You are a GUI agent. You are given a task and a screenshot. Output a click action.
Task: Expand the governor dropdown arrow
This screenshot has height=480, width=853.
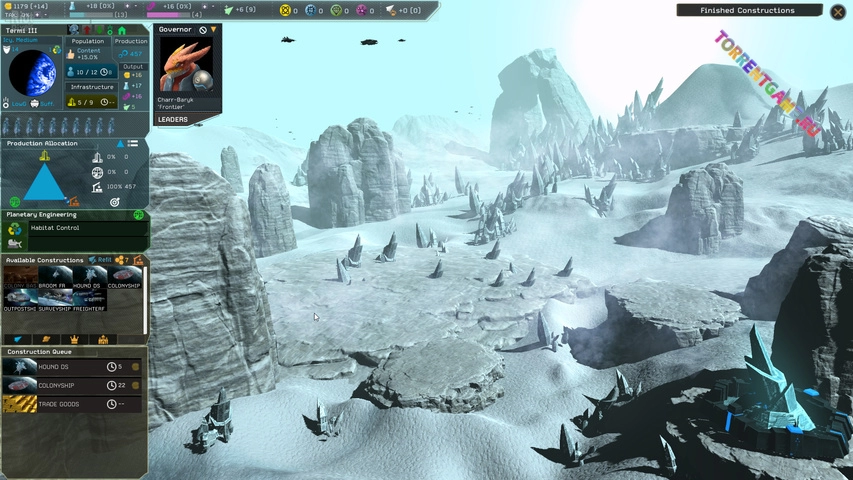[213, 30]
